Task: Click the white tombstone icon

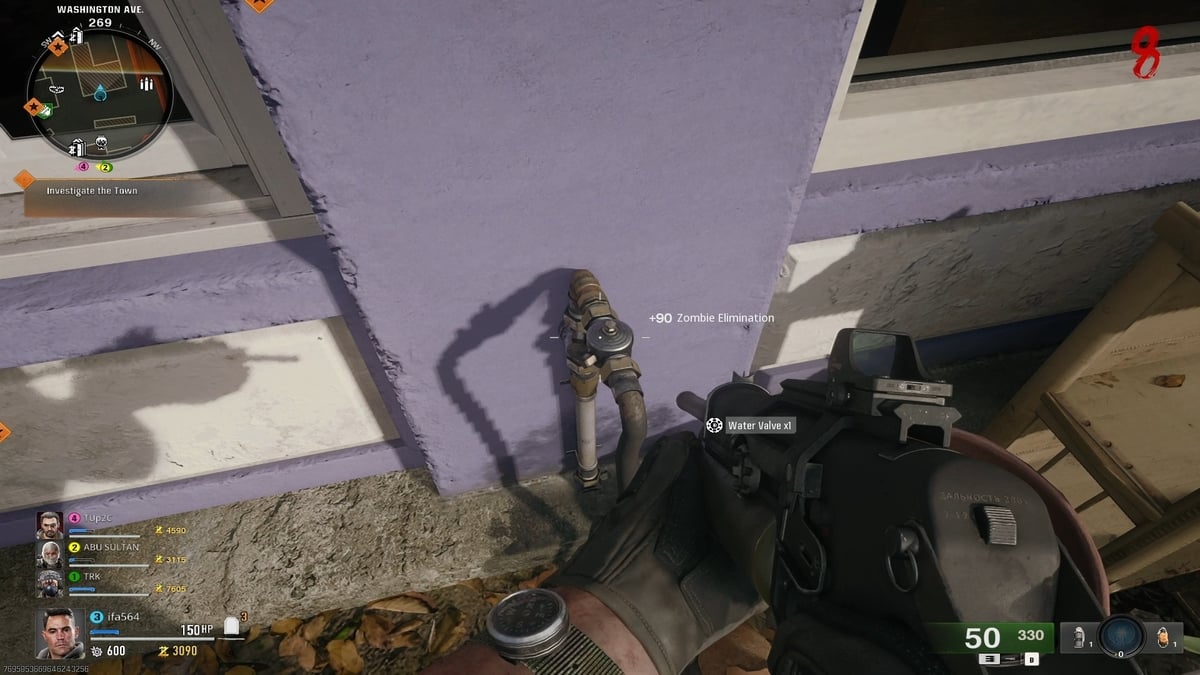Action: point(233,627)
